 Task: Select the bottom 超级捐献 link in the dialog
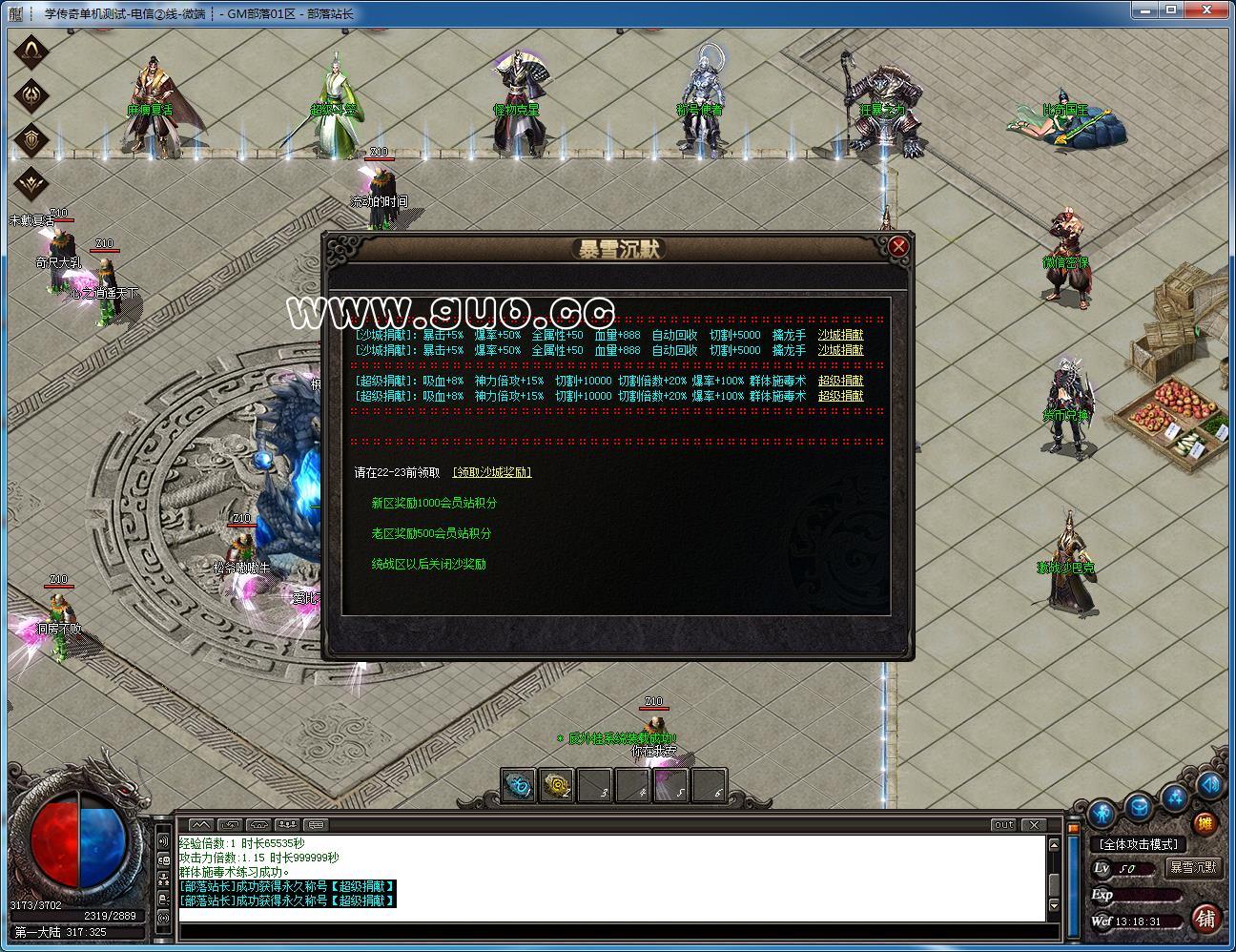pos(840,396)
